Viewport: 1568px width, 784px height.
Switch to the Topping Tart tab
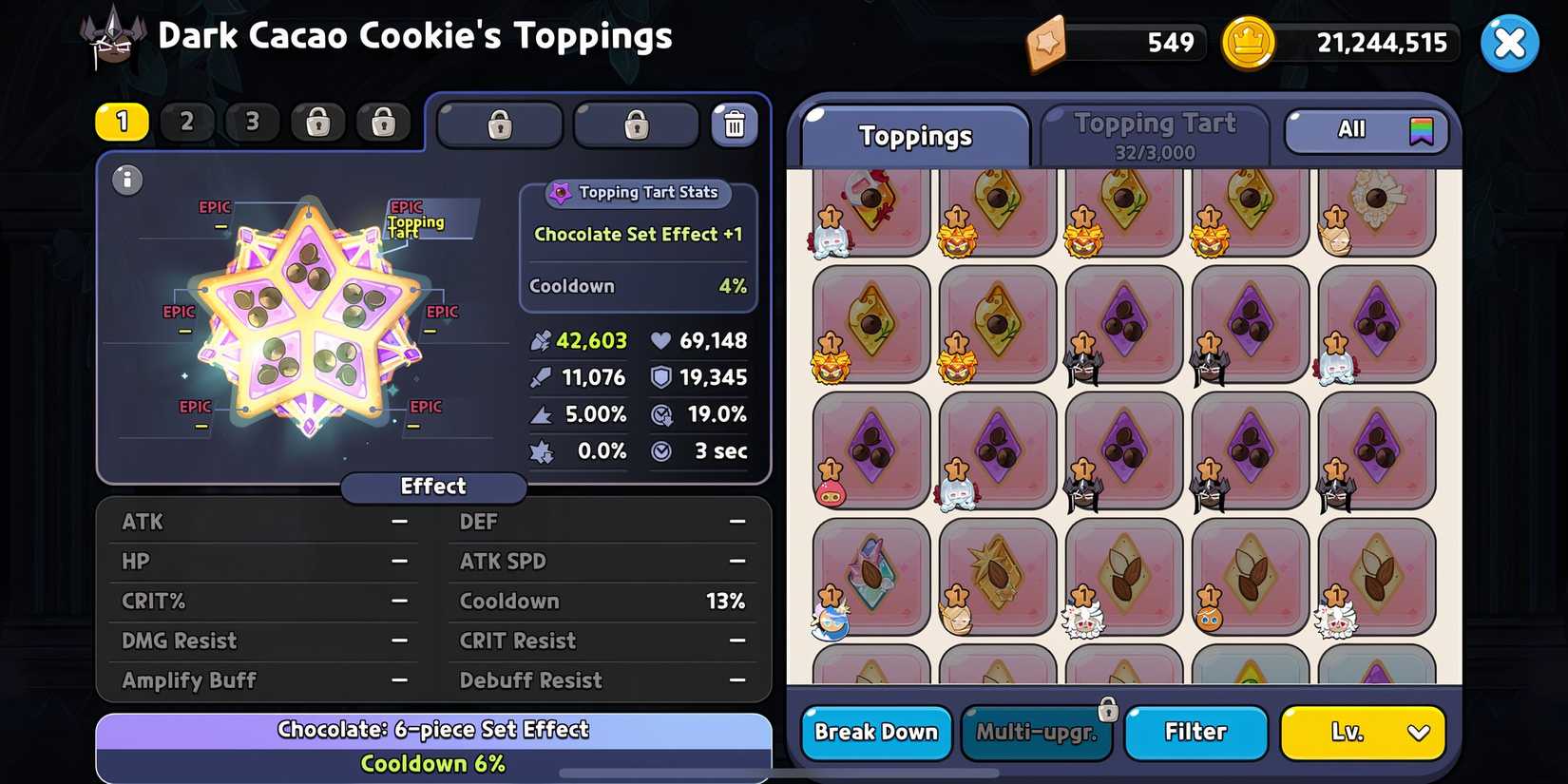coord(1155,133)
